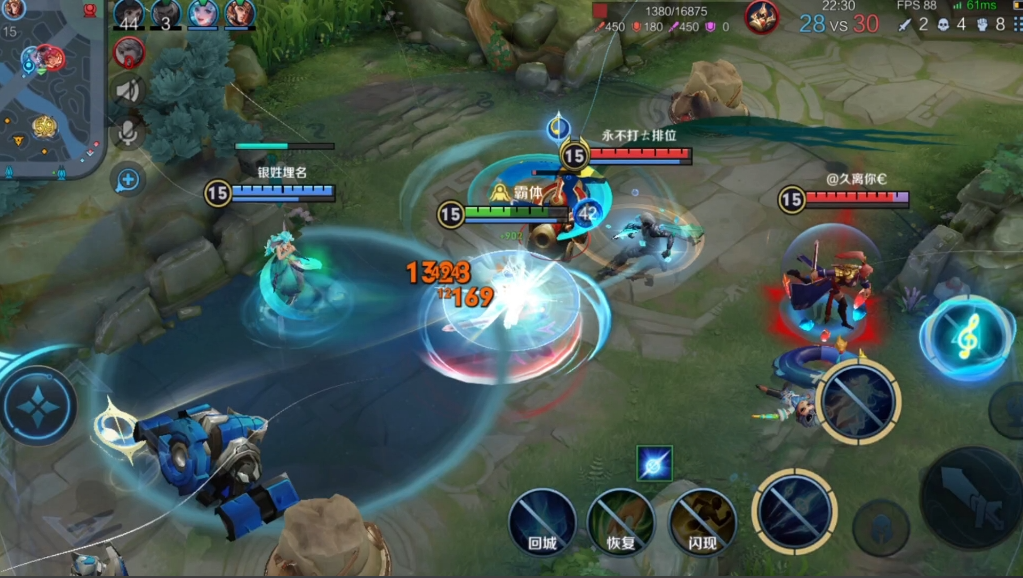Tap the helmet hero-targeting button

click(x=881, y=527)
